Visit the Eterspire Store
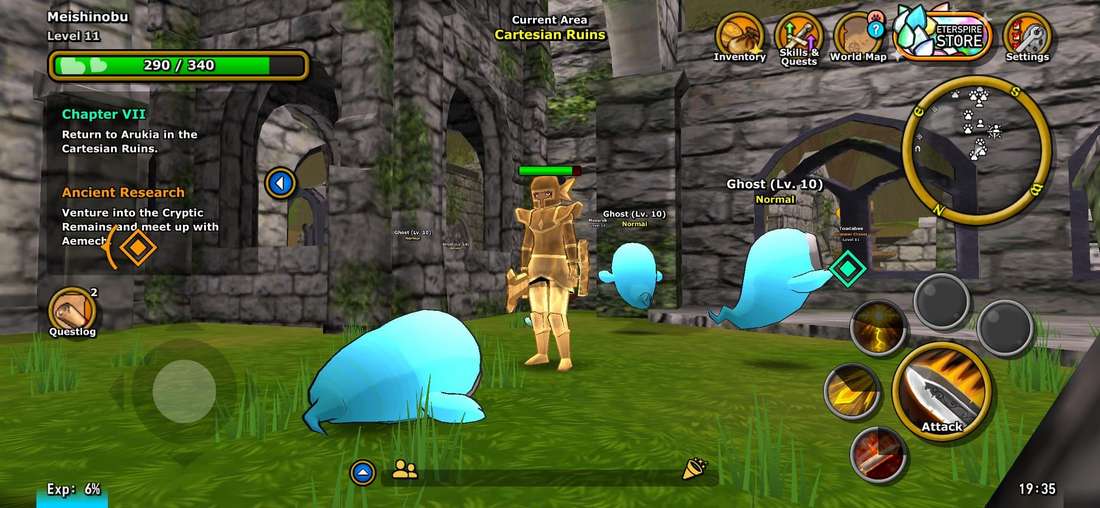This screenshot has width=1100, height=508. coord(941,34)
